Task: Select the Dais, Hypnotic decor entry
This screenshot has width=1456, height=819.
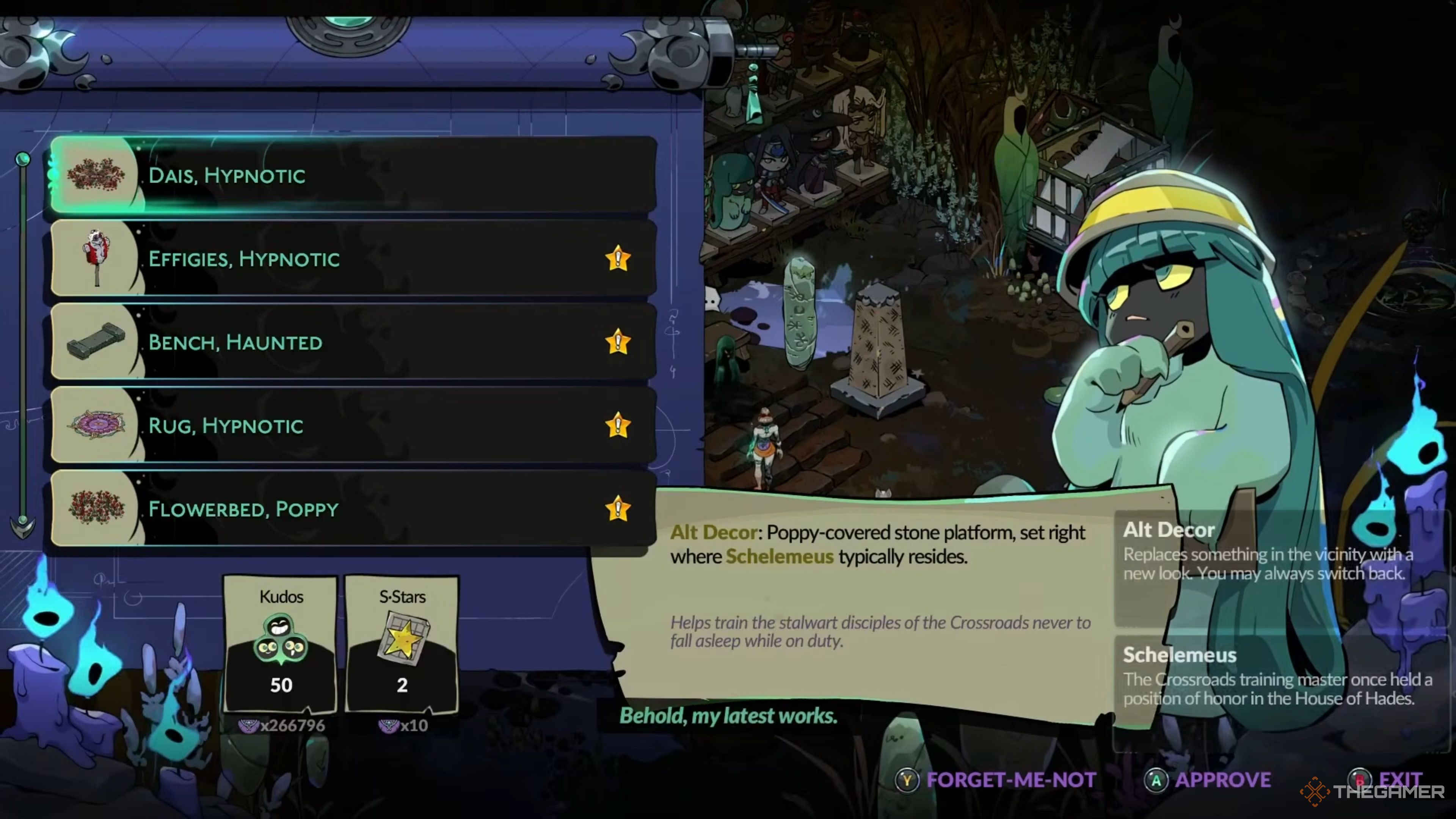Action: point(353,175)
